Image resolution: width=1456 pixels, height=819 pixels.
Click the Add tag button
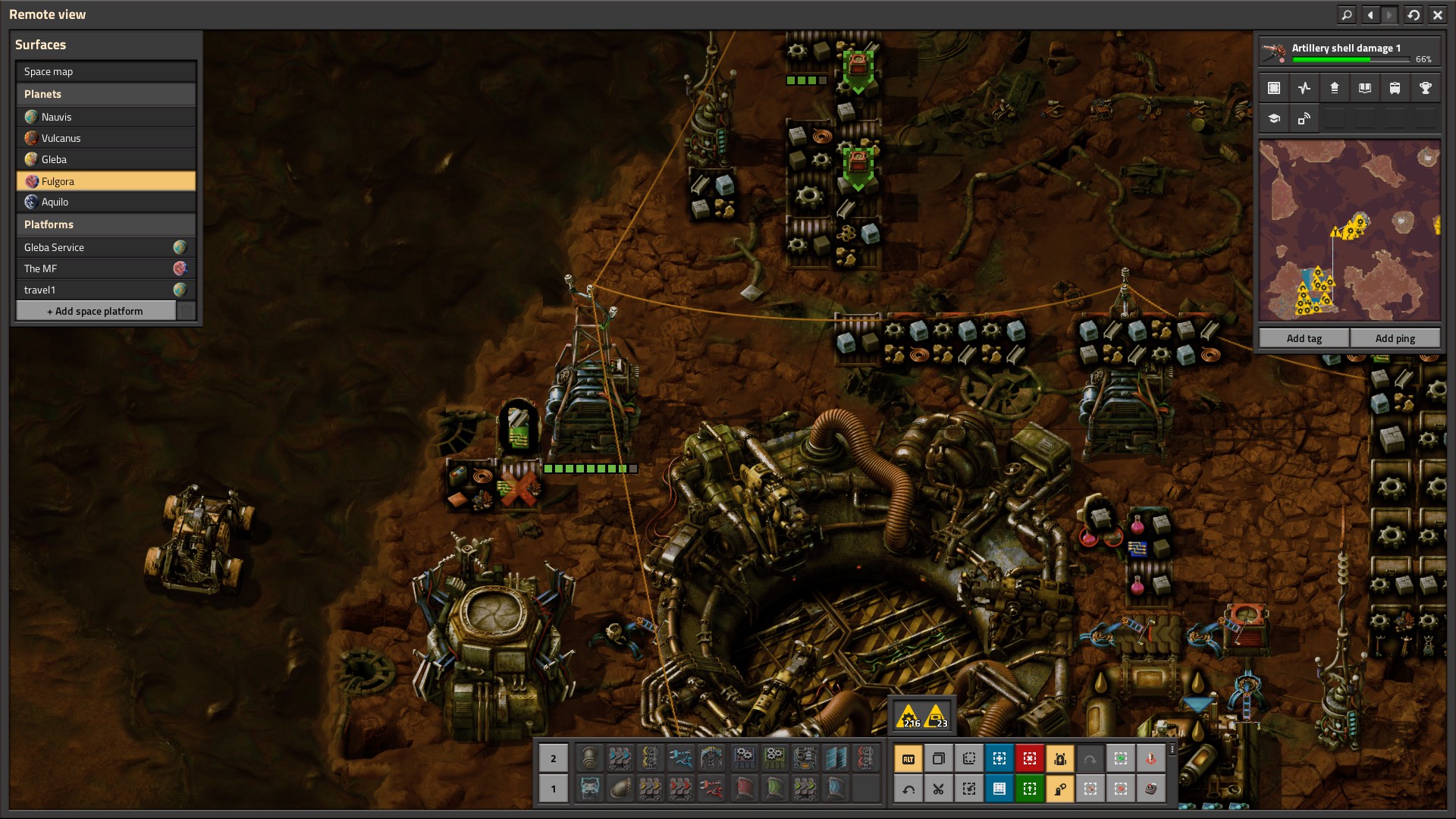1304,338
